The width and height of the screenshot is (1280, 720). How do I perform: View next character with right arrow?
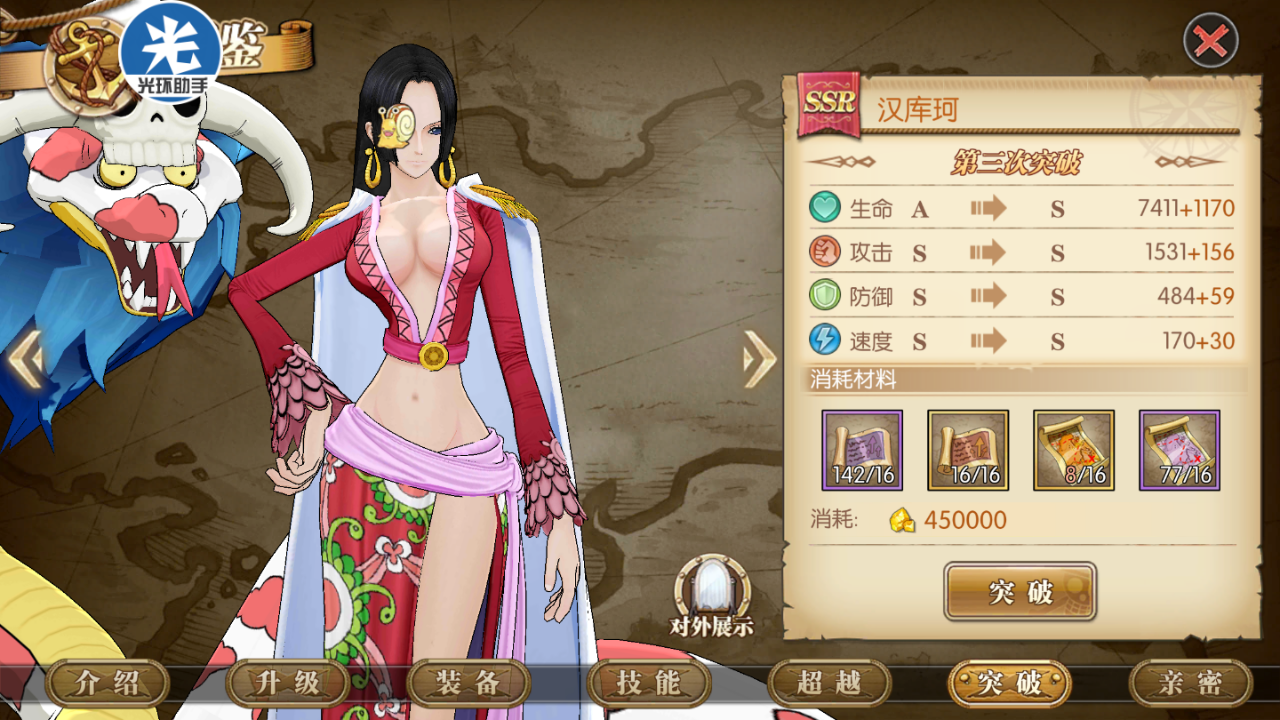click(759, 358)
